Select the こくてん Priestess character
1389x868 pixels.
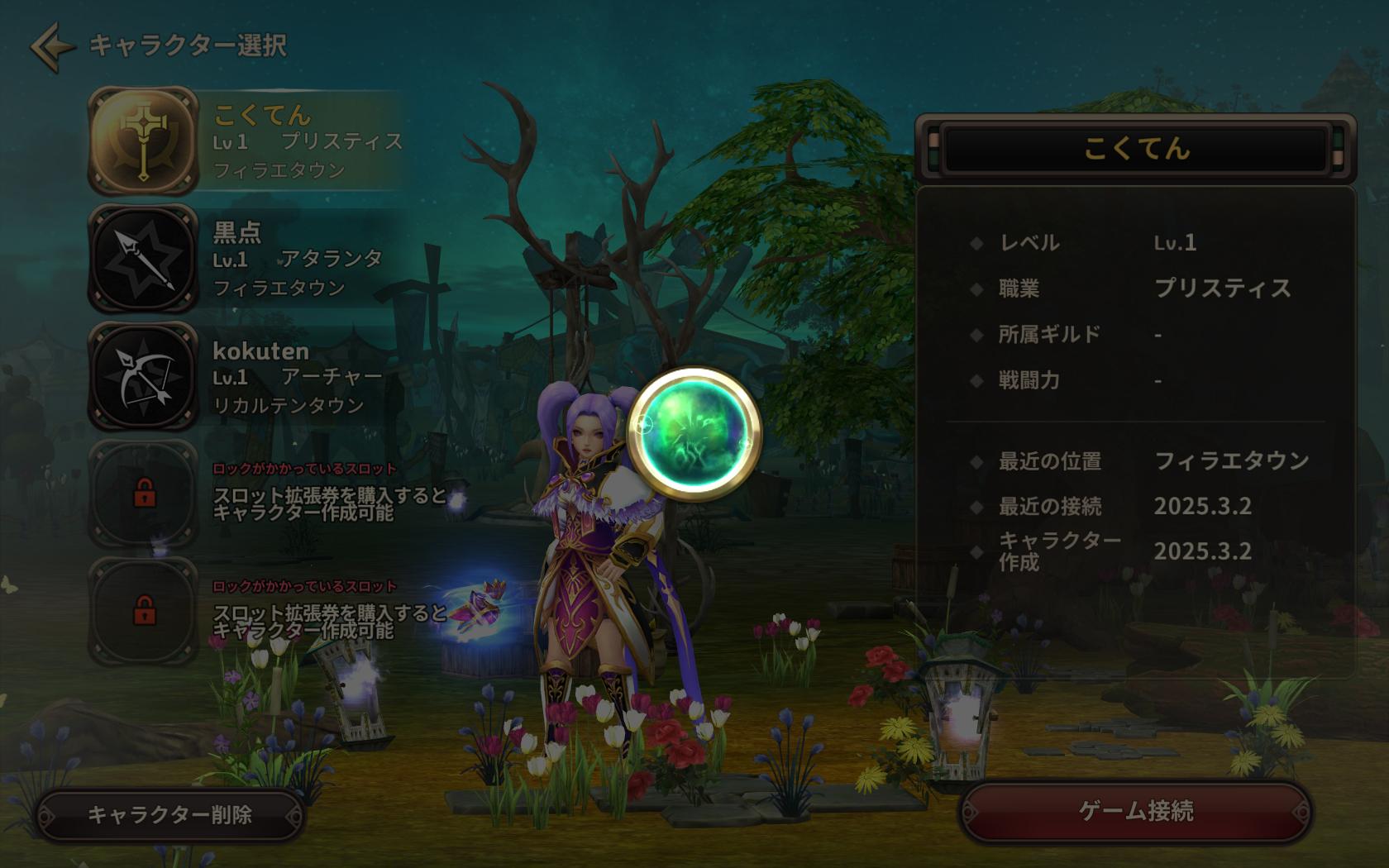(x=248, y=141)
